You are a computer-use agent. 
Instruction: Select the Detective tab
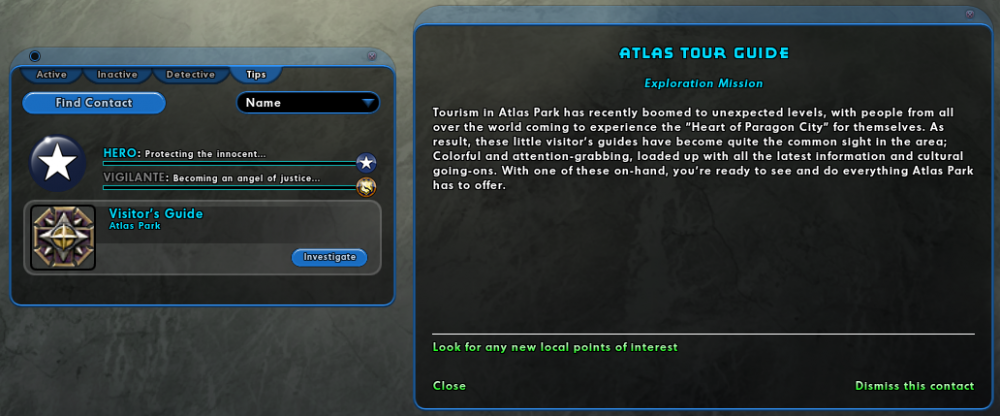[x=190, y=74]
